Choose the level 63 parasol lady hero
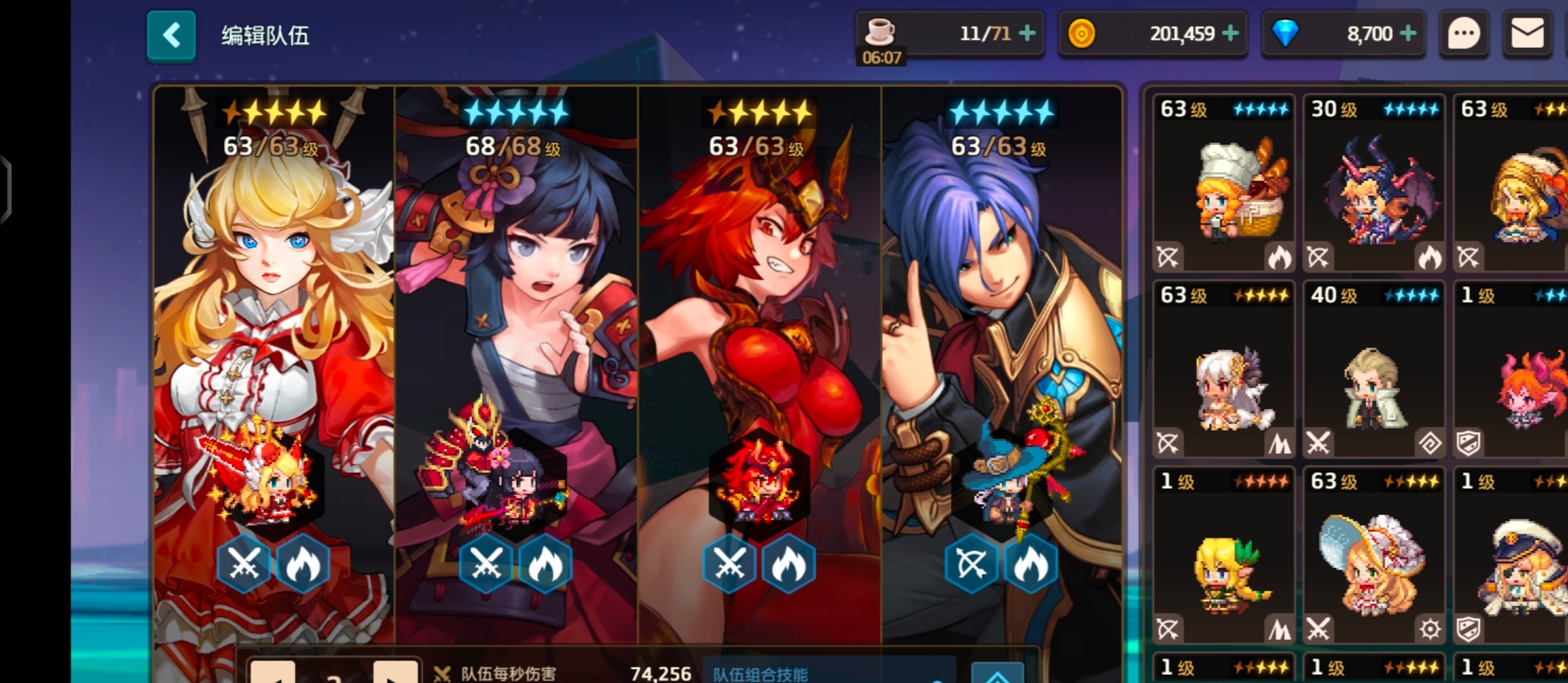The height and width of the screenshot is (683, 1568). click(1374, 555)
